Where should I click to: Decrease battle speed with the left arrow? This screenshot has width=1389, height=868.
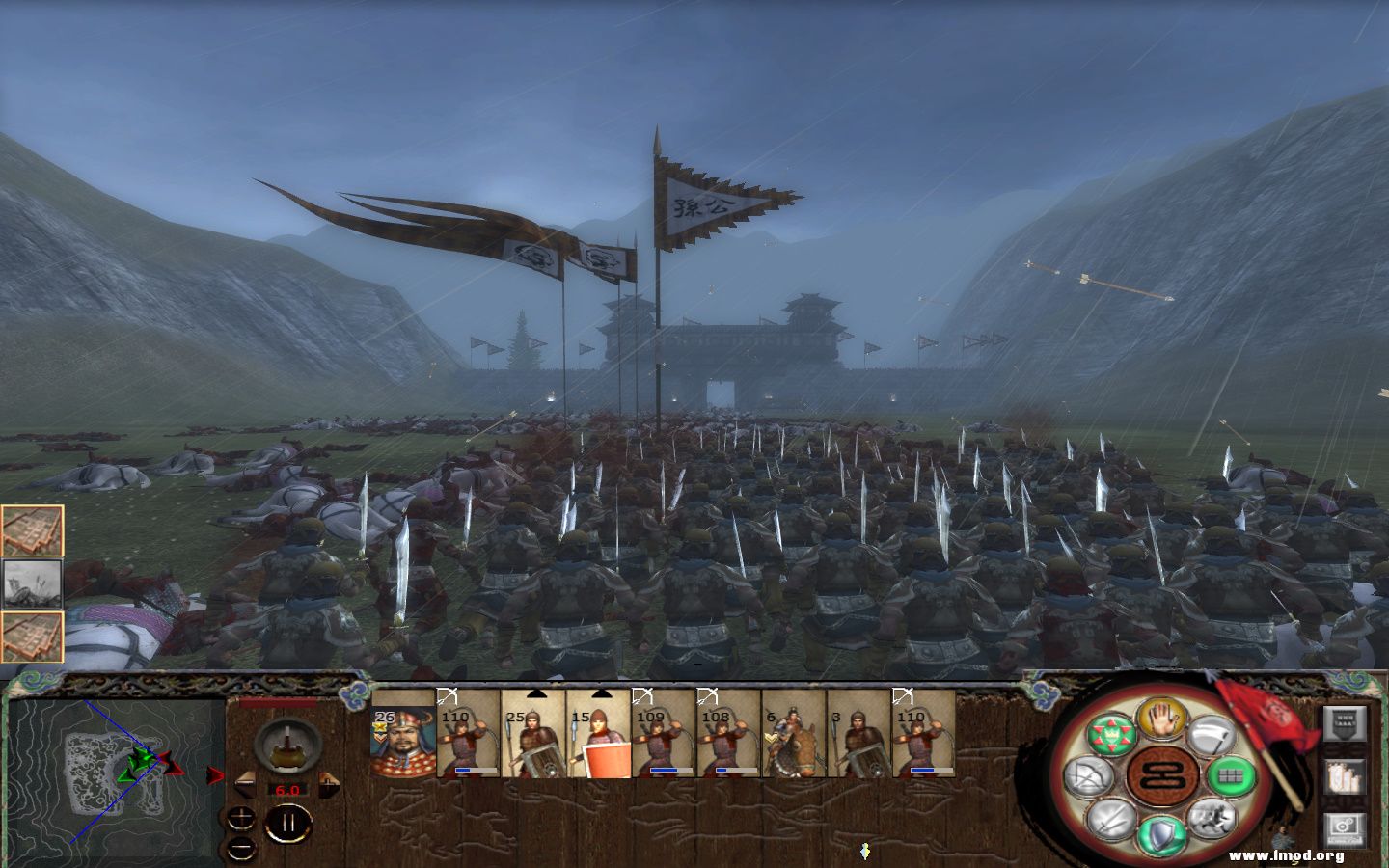244,784
